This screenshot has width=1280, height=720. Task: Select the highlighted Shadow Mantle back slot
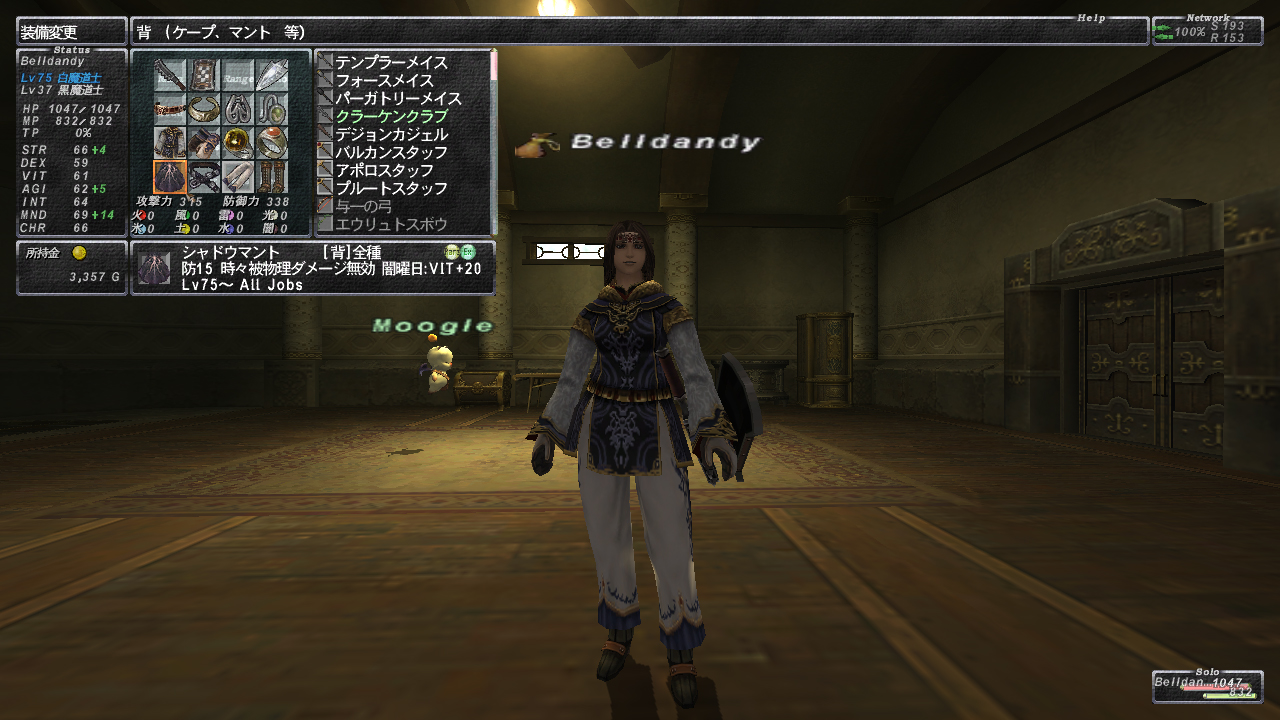[x=170, y=177]
